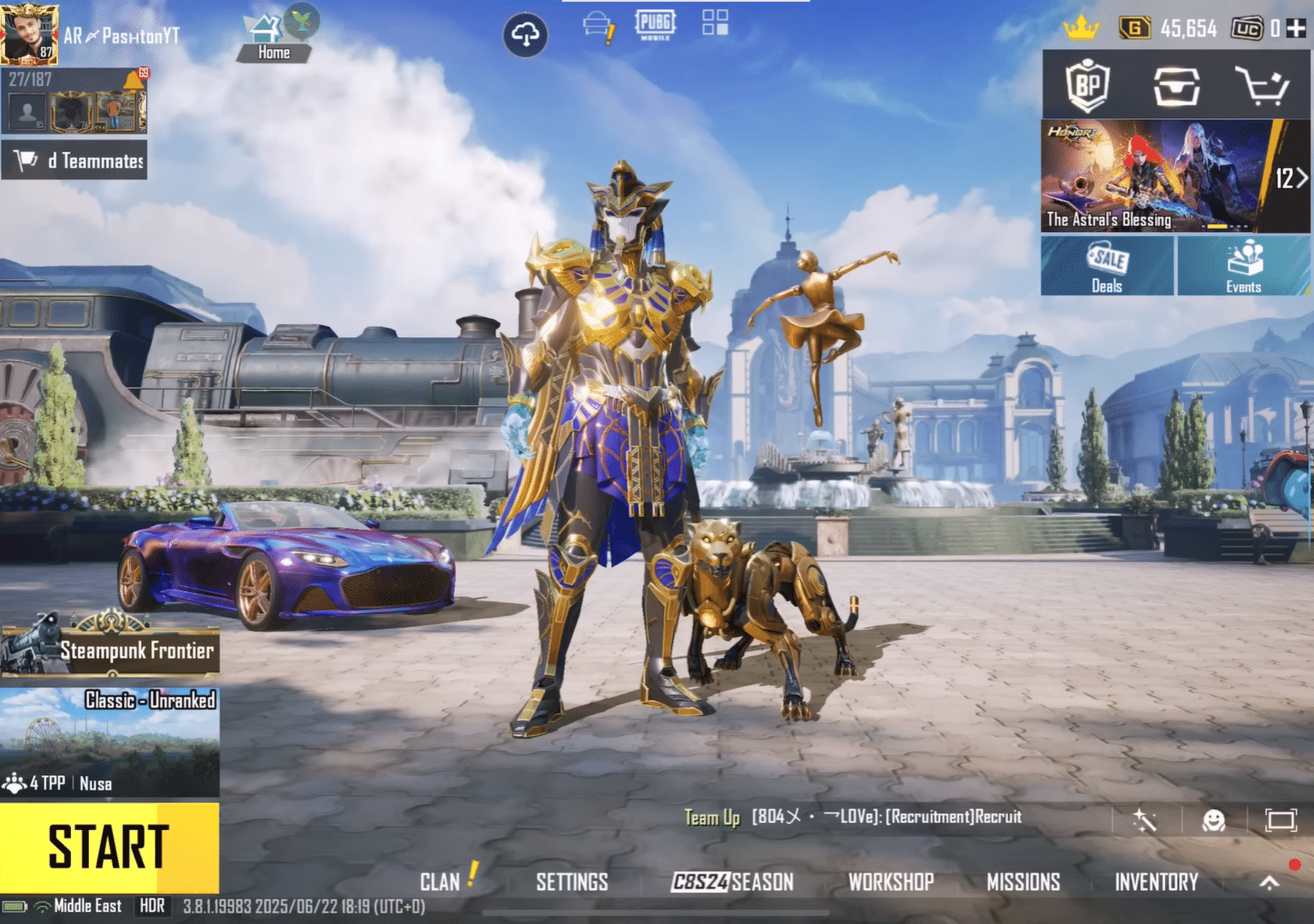Screen dimensions: 1314x924
Task: Open the emote smiley icon
Action: [x=1213, y=821]
